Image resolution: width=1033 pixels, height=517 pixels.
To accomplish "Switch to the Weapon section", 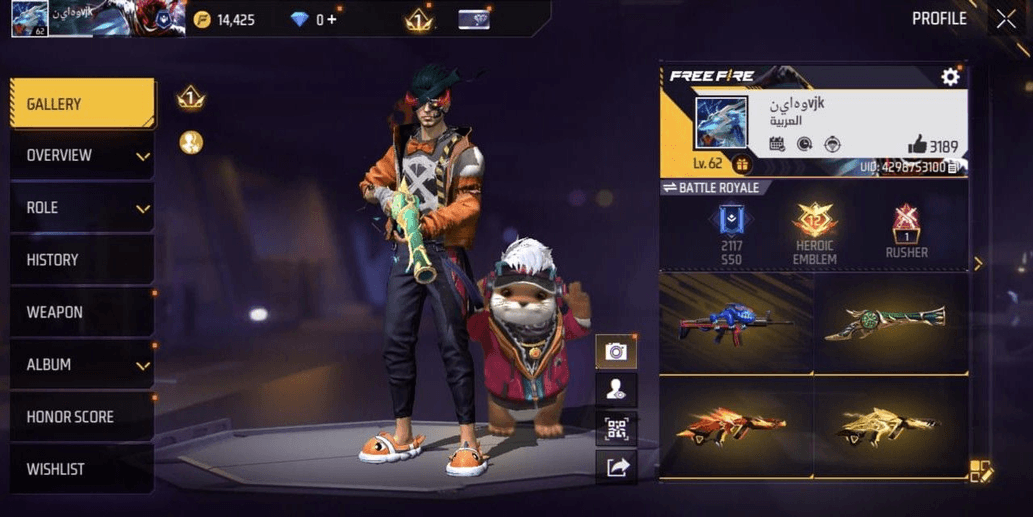I will [x=82, y=312].
